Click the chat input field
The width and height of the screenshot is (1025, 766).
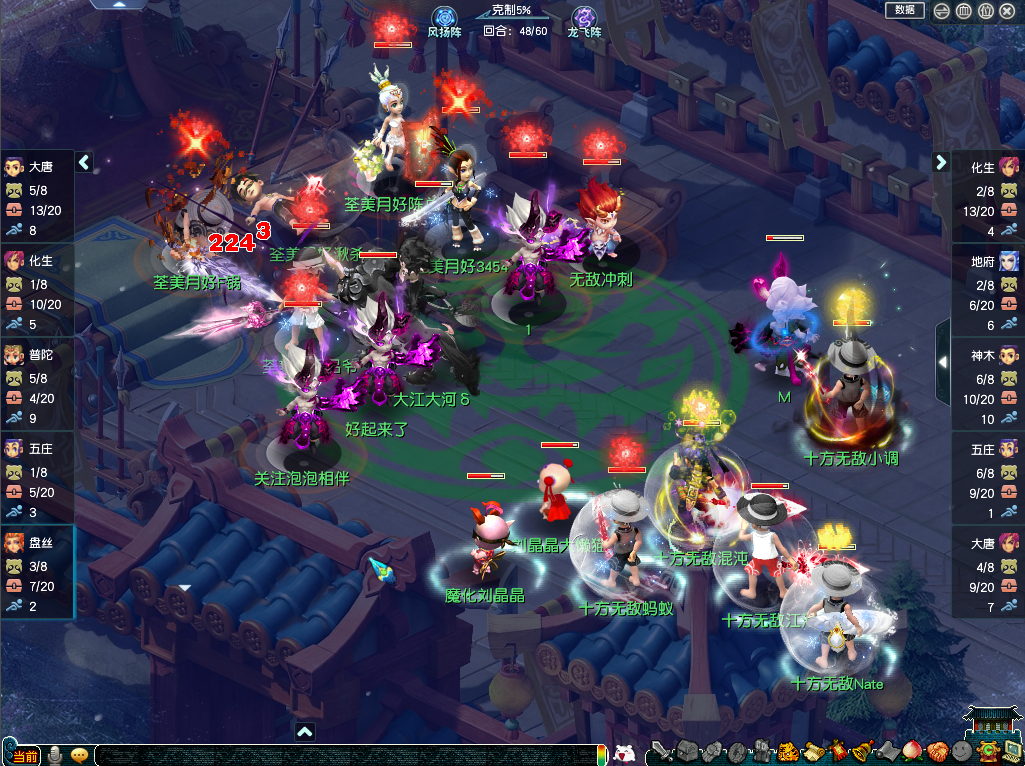(340, 755)
